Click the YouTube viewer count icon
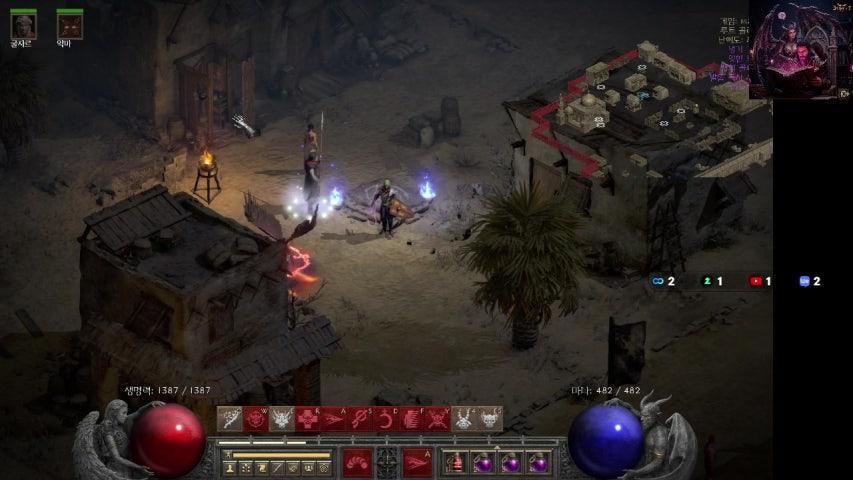Image resolution: width=853 pixels, height=480 pixels. coord(756,281)
